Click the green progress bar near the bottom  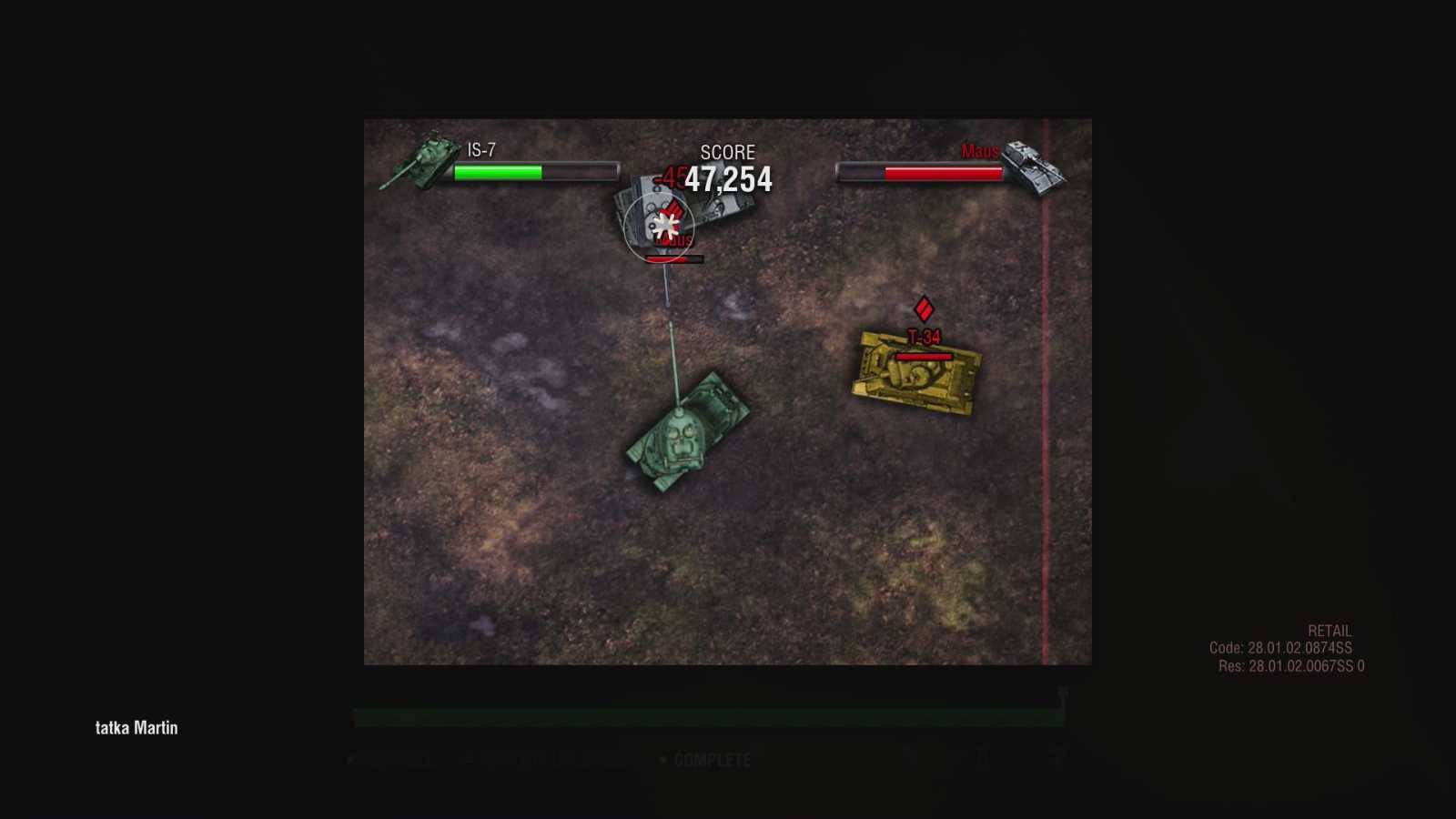708,716
